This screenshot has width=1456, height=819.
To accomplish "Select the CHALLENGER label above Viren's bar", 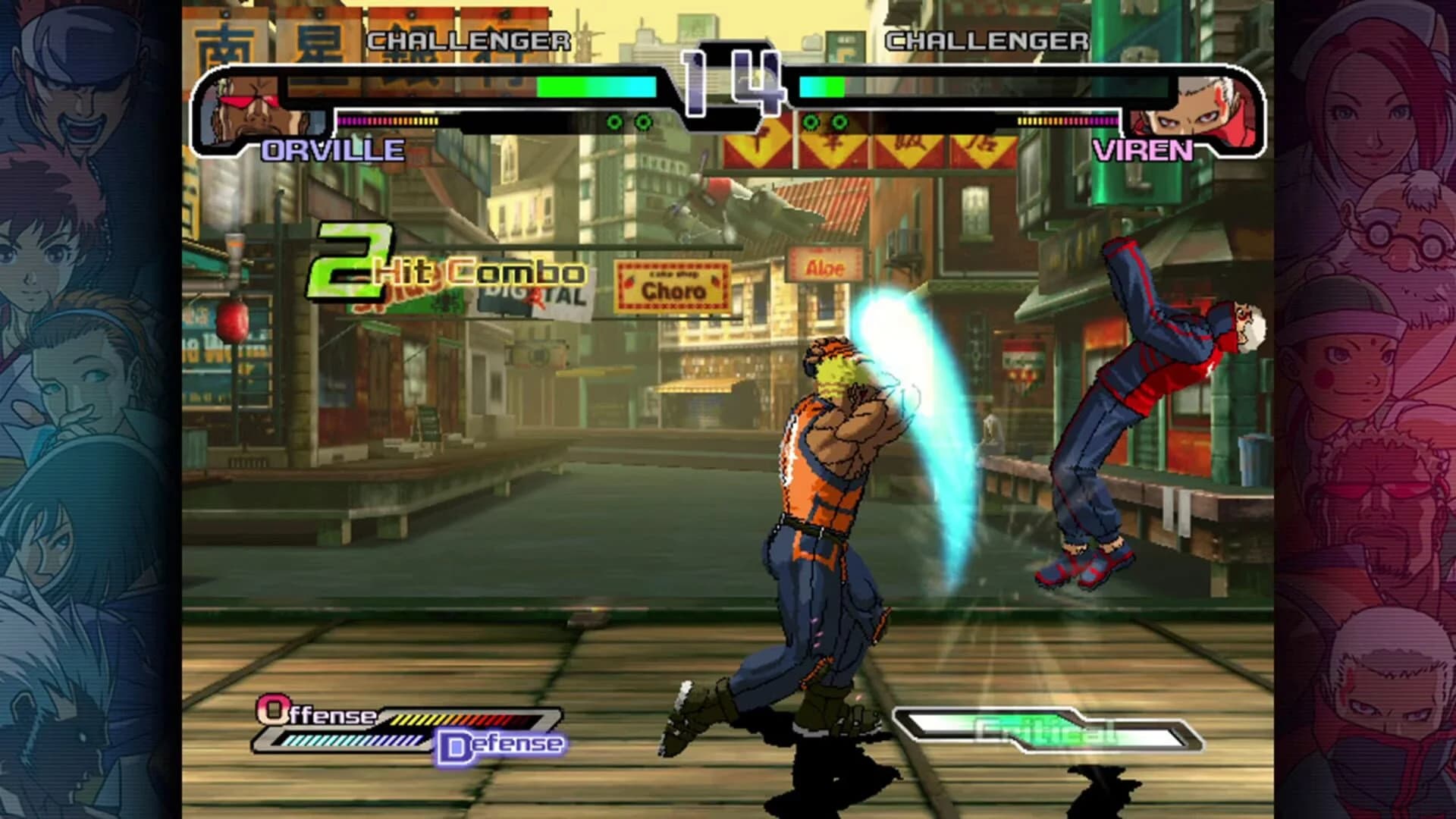I will pos(987,42).
